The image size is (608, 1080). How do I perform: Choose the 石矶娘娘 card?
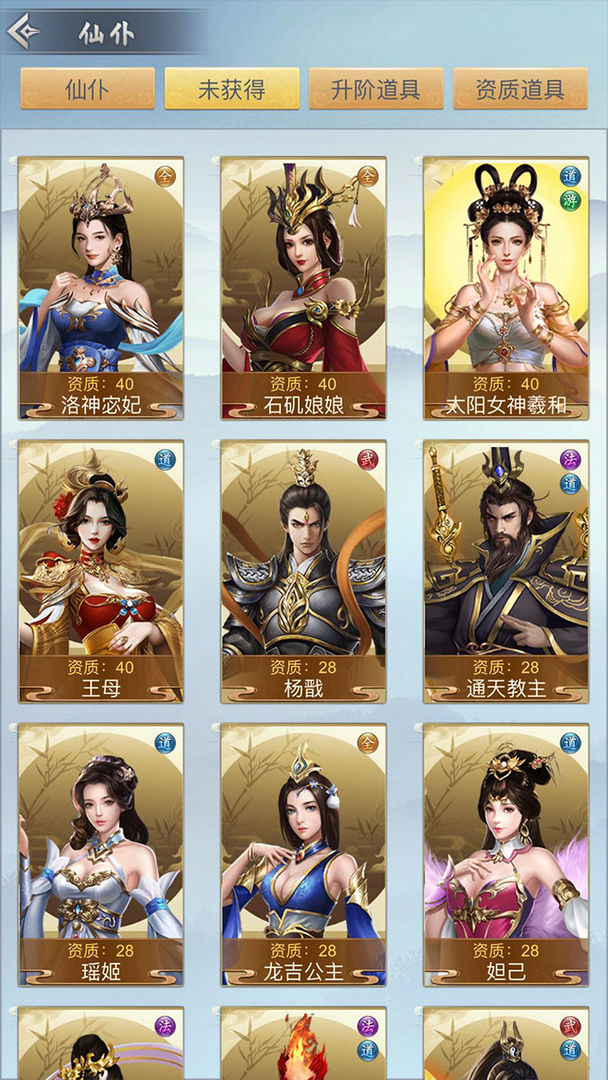pos(304,288)
